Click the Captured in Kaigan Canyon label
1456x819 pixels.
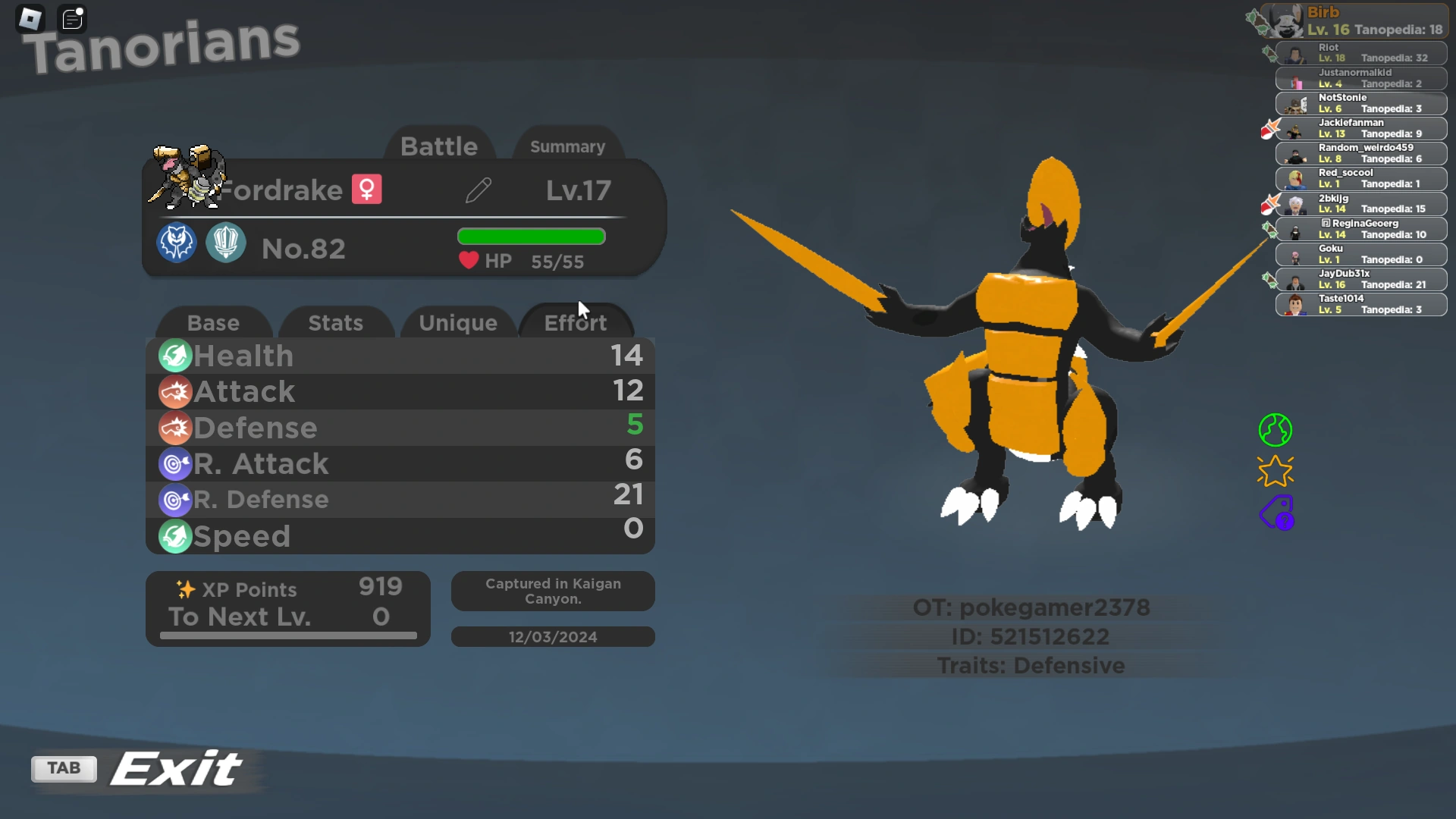553,591
